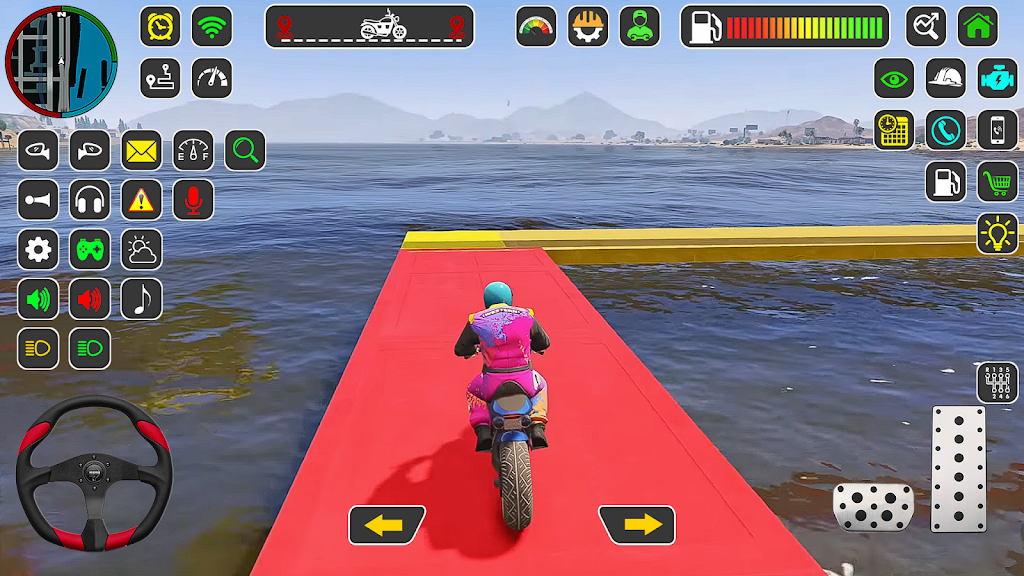The image size is (1024, 576).
Task: Open the gear settings icon
Action: (38, 249)
